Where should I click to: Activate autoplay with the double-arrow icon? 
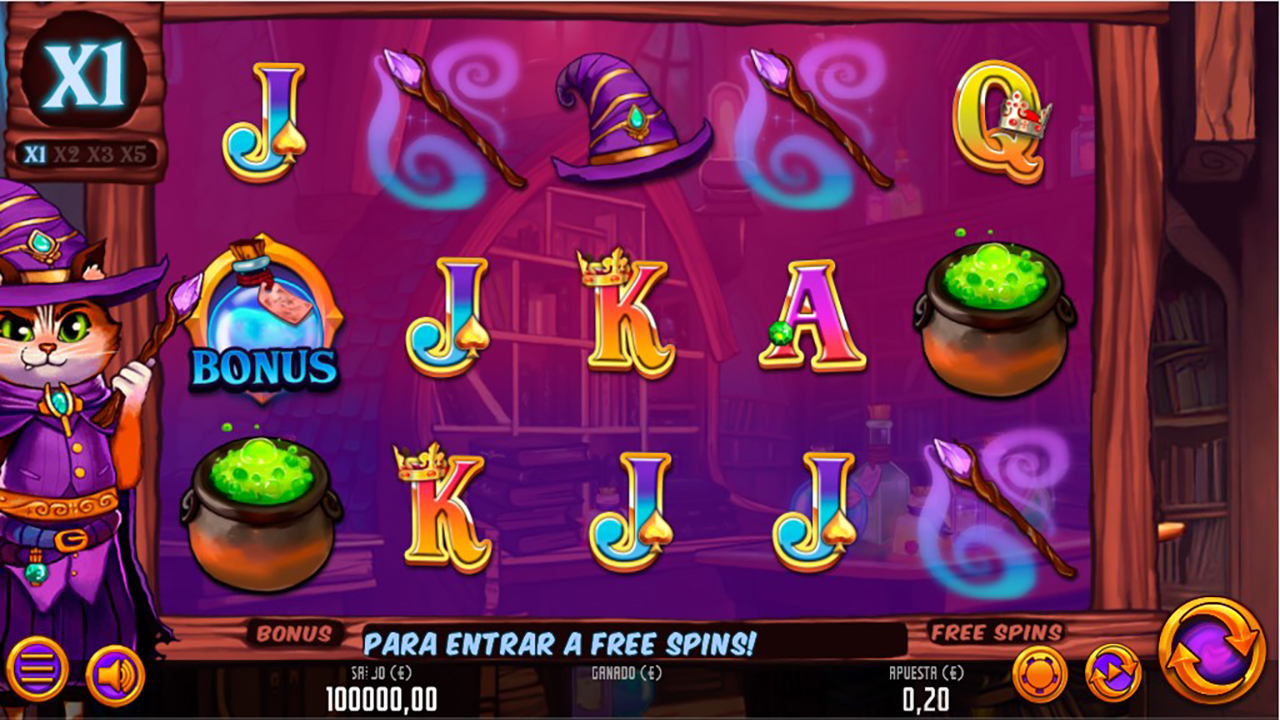point(1113,672)
